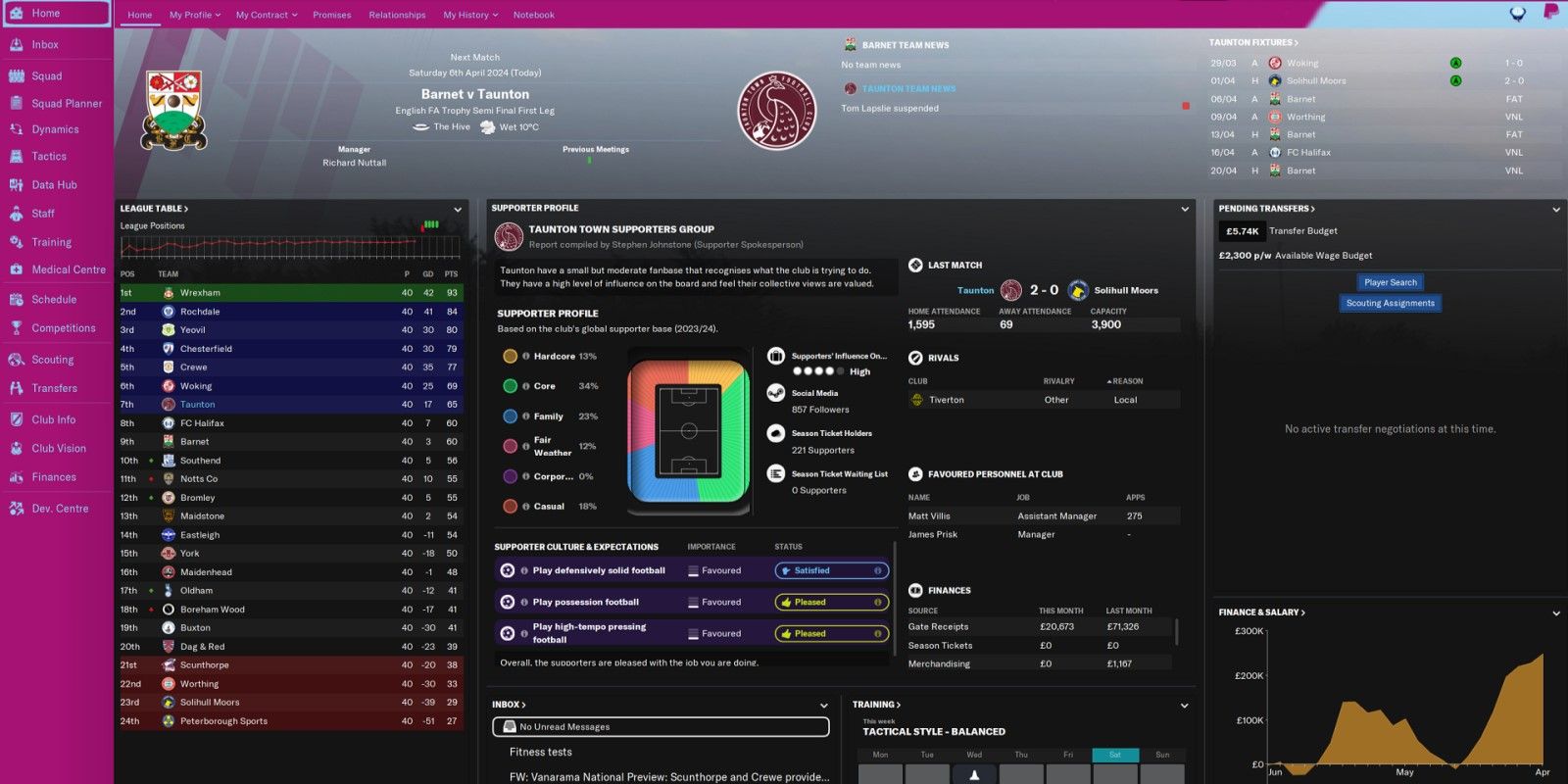Viewport: 1568px width, 784px height.
Task: Switch to the Notebook menu item
Action: tap(534, 15)
